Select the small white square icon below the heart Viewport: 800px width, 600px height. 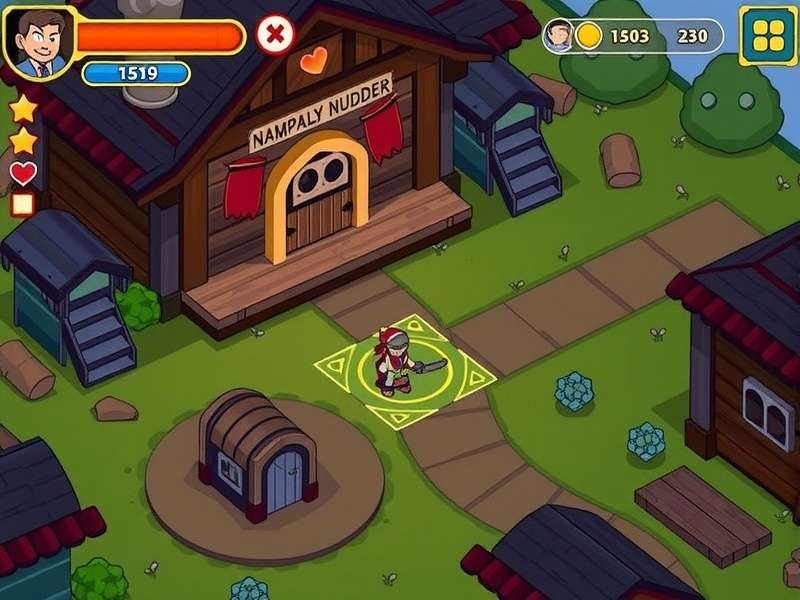[22, 205]
